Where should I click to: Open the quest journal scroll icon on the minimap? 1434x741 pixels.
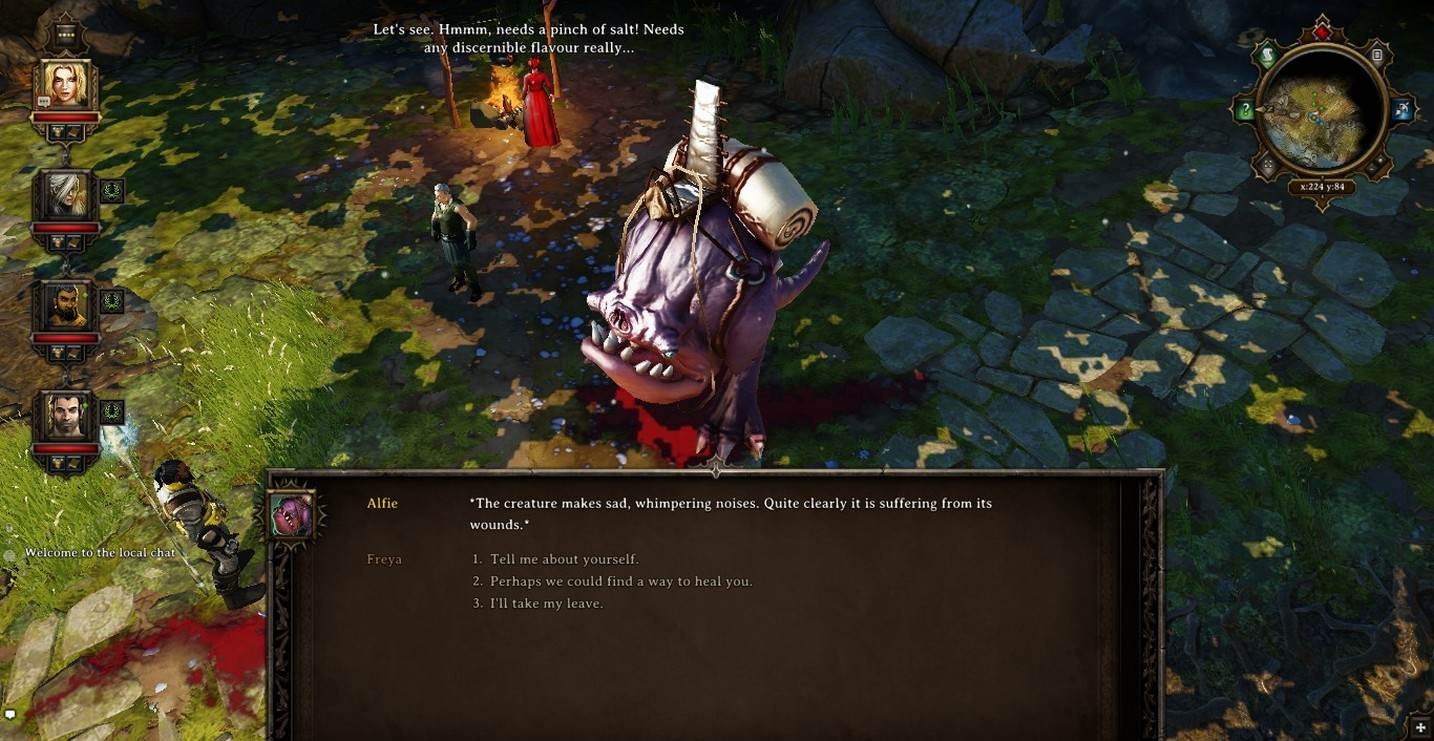pyautogui.click(x=1266, y=55)
